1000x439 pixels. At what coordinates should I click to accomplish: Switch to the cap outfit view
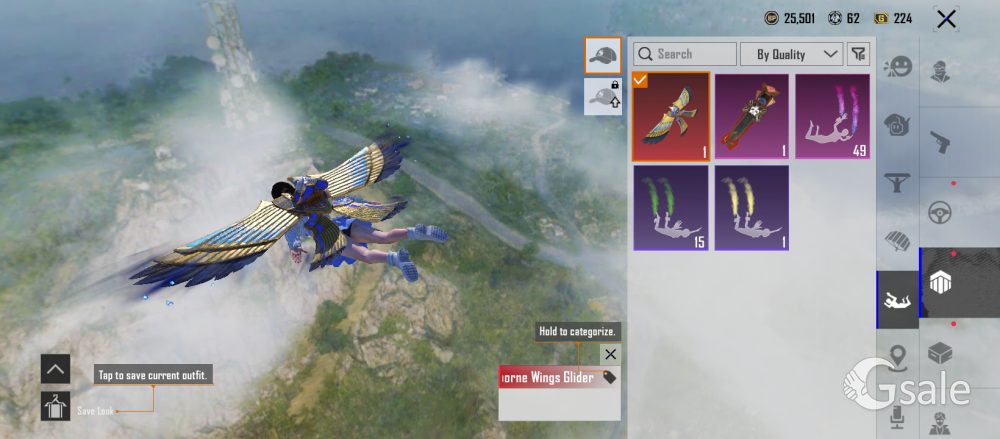click(603, 55)
